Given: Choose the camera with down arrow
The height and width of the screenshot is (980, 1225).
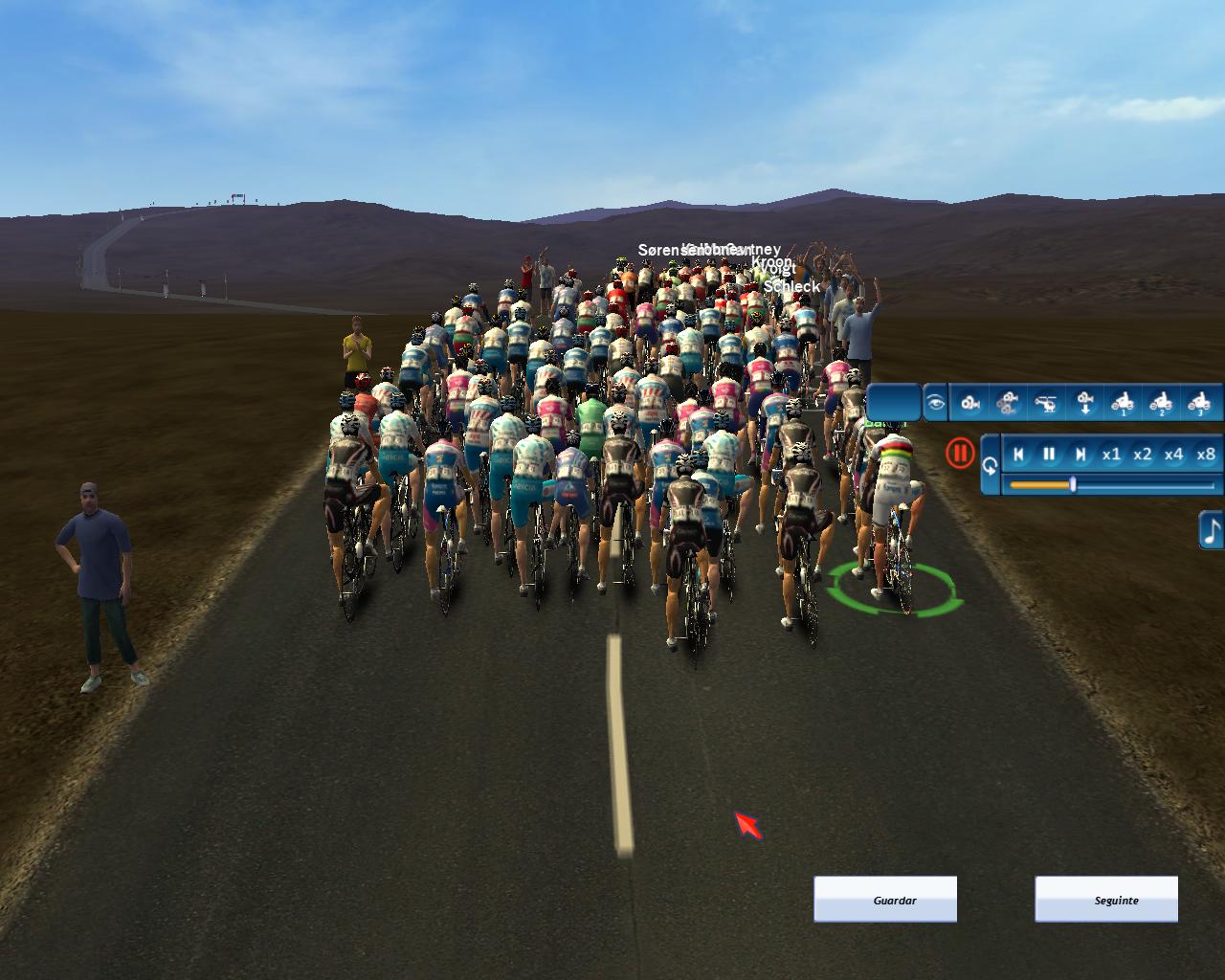Looking at the screenshot, I should tap(1085, 403).
